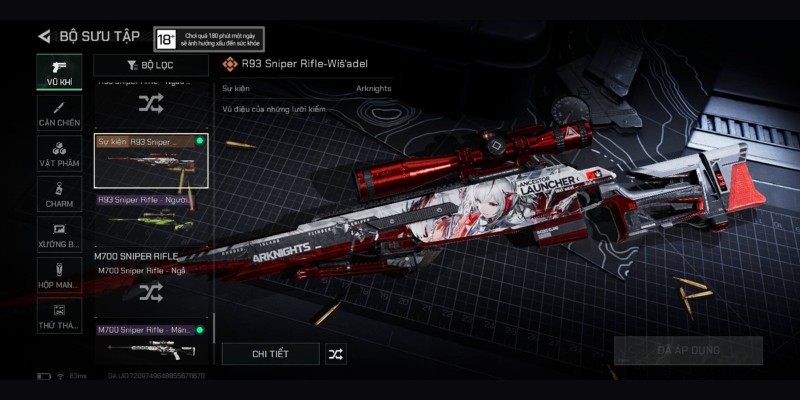800x400 pixels.
Task: Click the shuffle icon beside Chi Tiết
Action: (336, 353)
